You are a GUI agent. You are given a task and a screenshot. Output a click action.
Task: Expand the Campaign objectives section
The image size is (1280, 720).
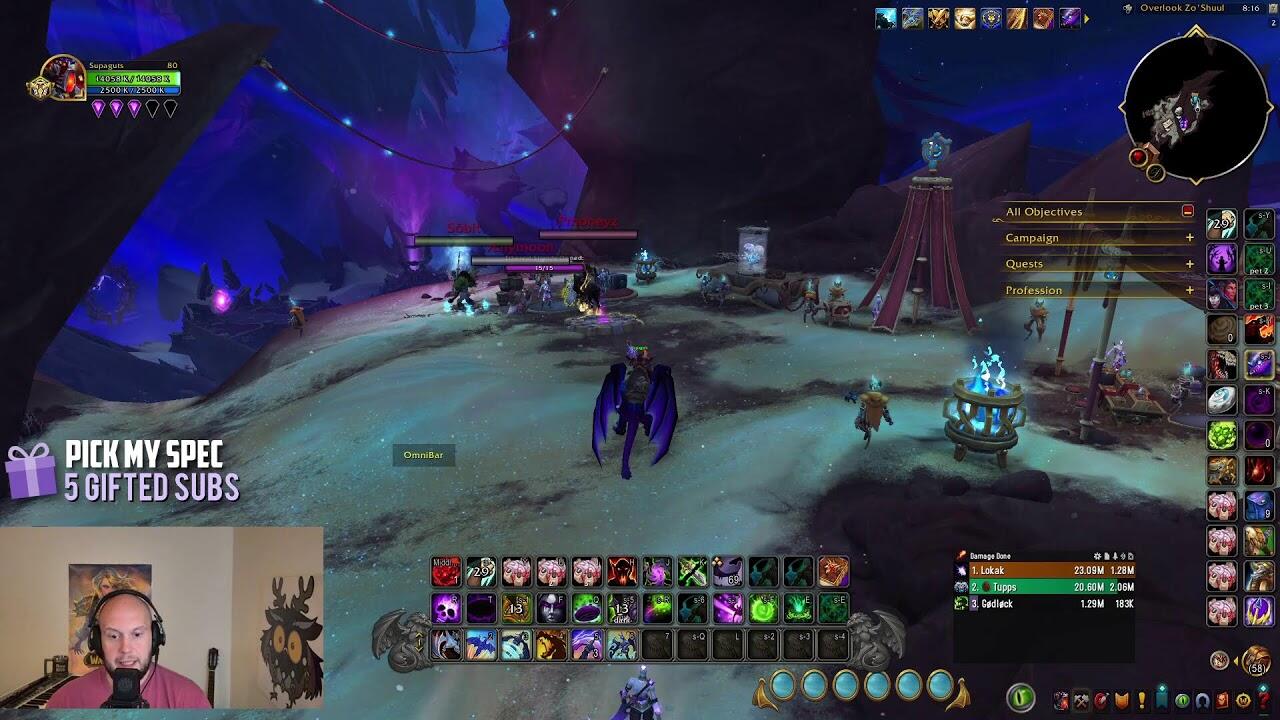click(1189, 238)
